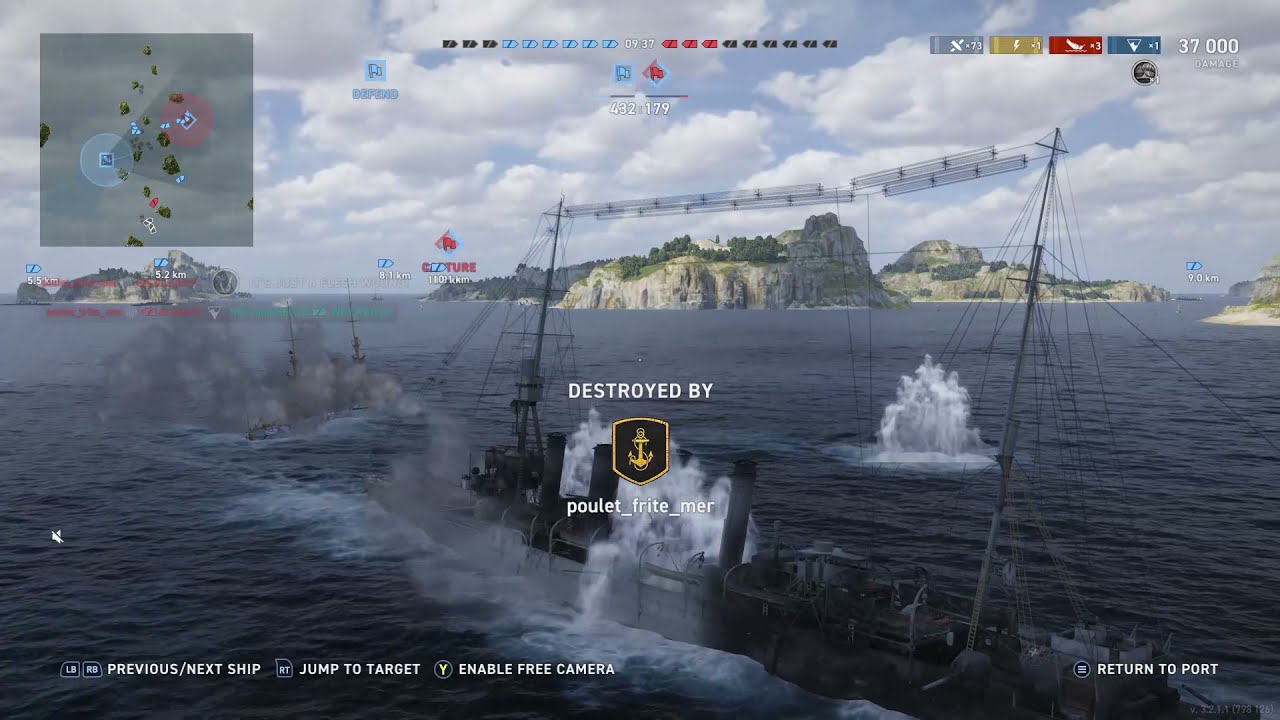The width and height of the screenshot is (1280, 720).
Task: Select the blue Defend base marker
Action: click(x=375, y=71)
